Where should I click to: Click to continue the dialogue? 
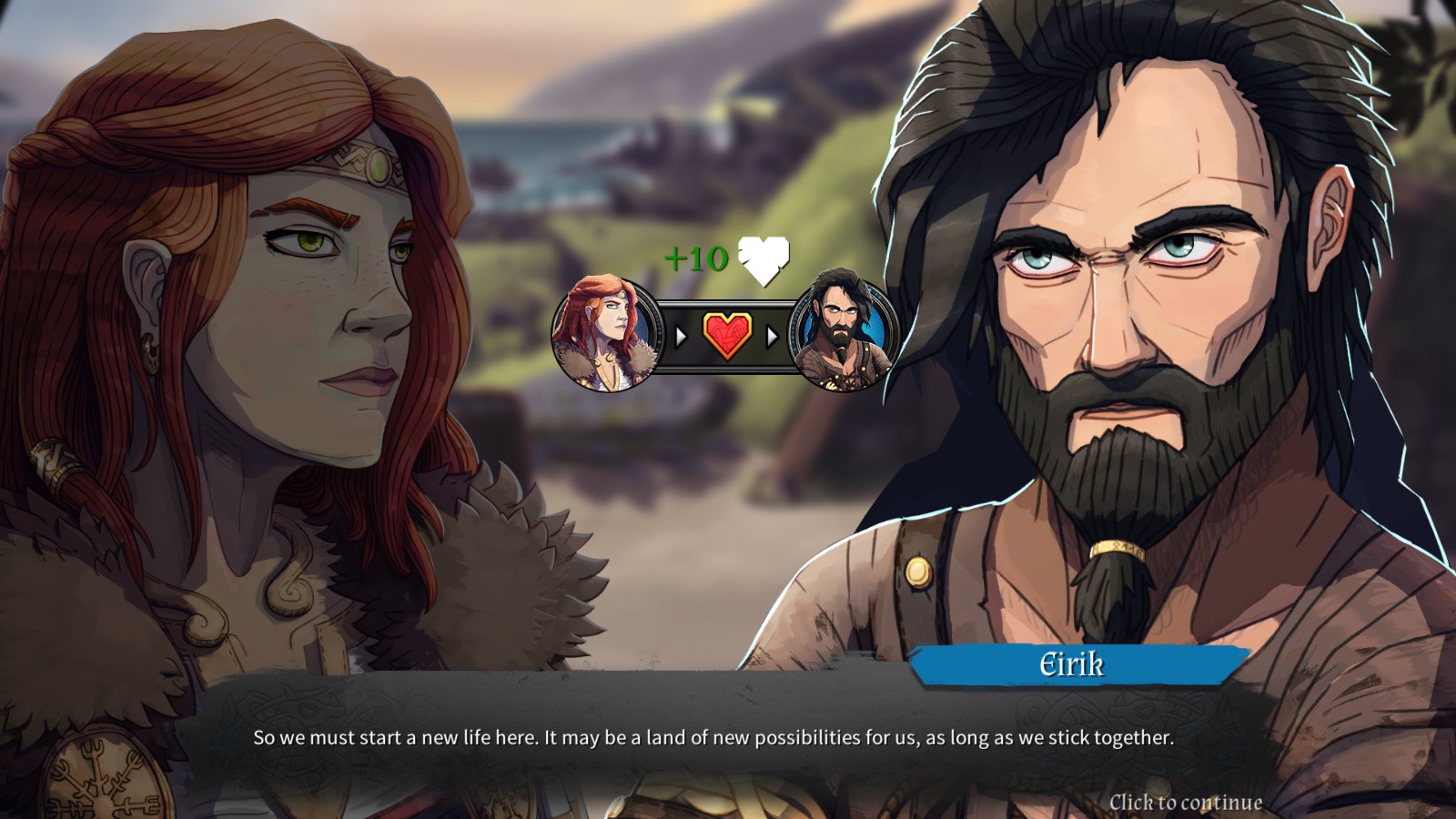click(x=1185, y=802)
